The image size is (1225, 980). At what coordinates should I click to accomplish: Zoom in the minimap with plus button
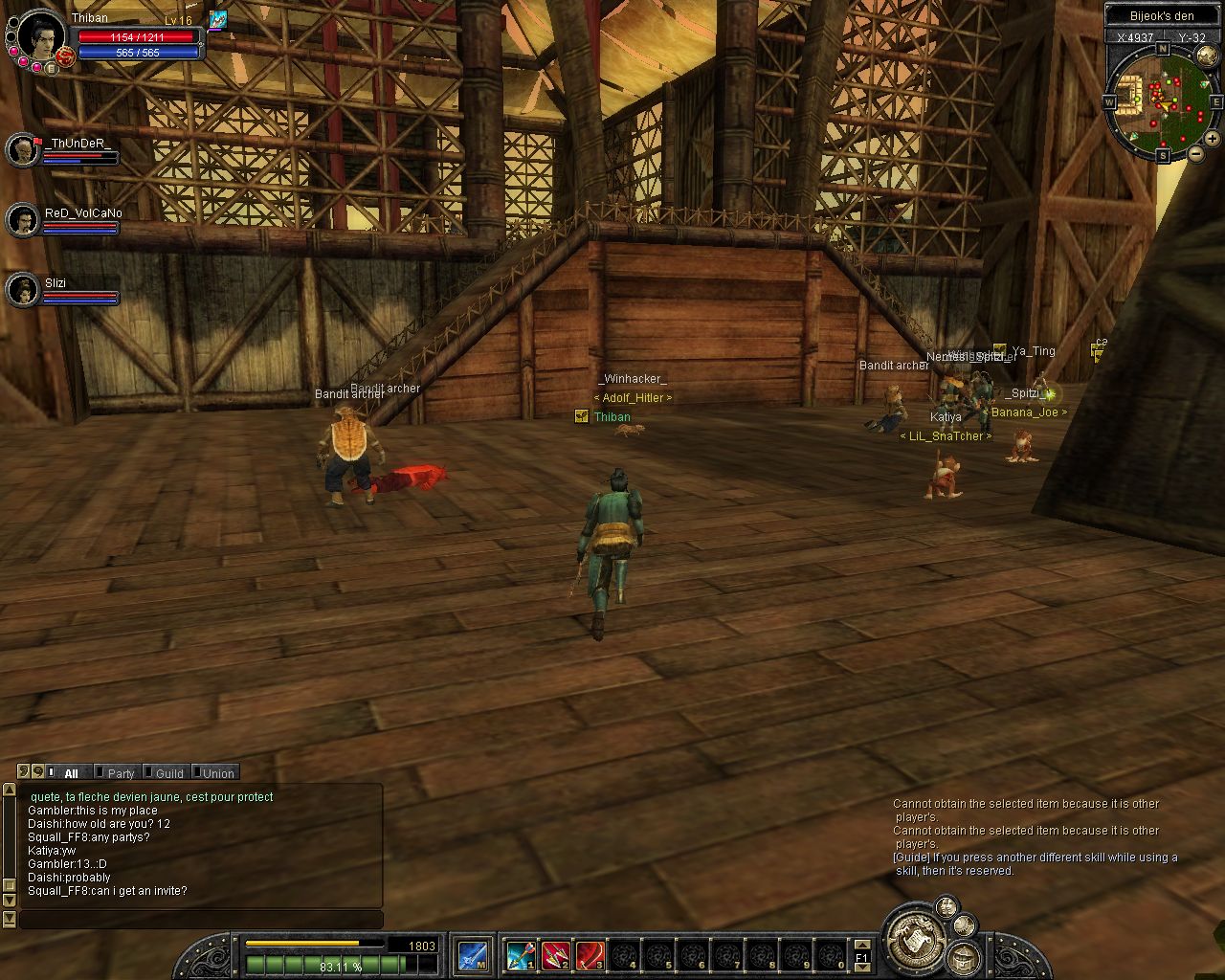(x=1212, y=139)
